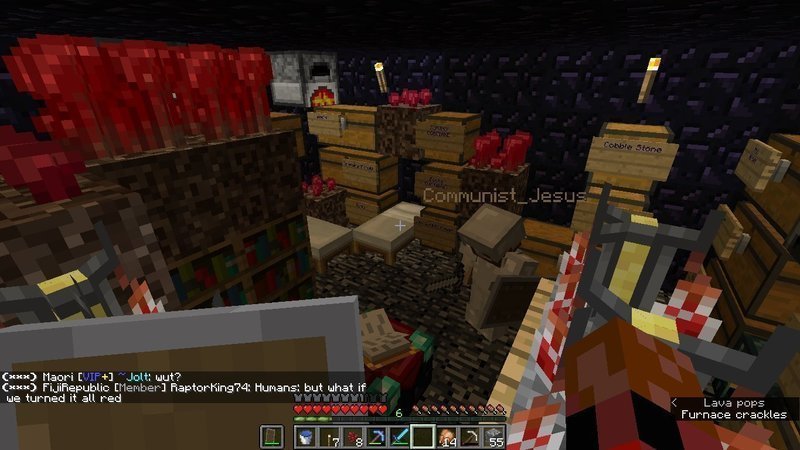The image size is (800, 450).
Task: Select the torch stack of 7
Action: coord(329,436)
